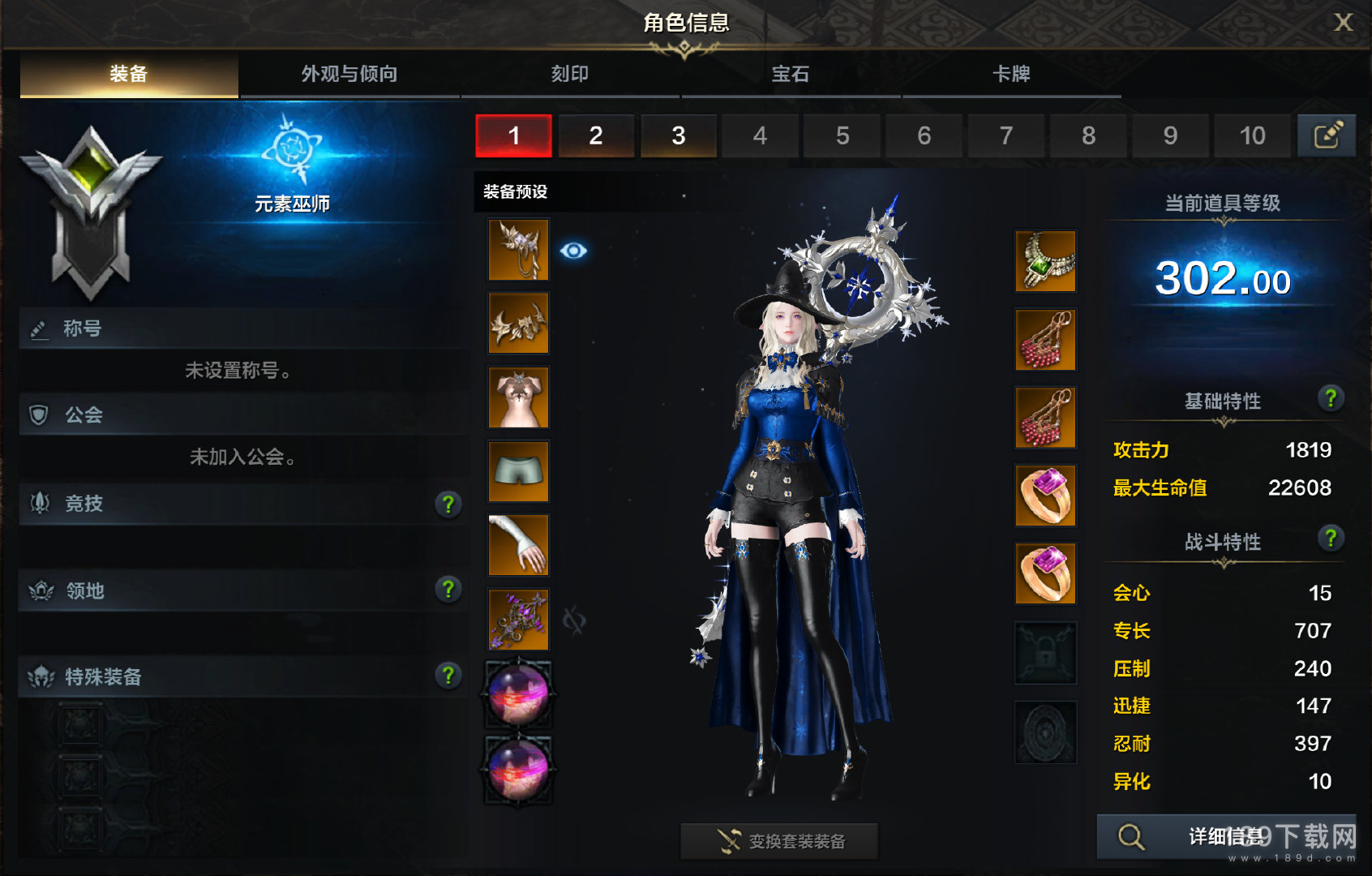
Task: Switch to the 宝石 gems tab
Action: point(791,75)
